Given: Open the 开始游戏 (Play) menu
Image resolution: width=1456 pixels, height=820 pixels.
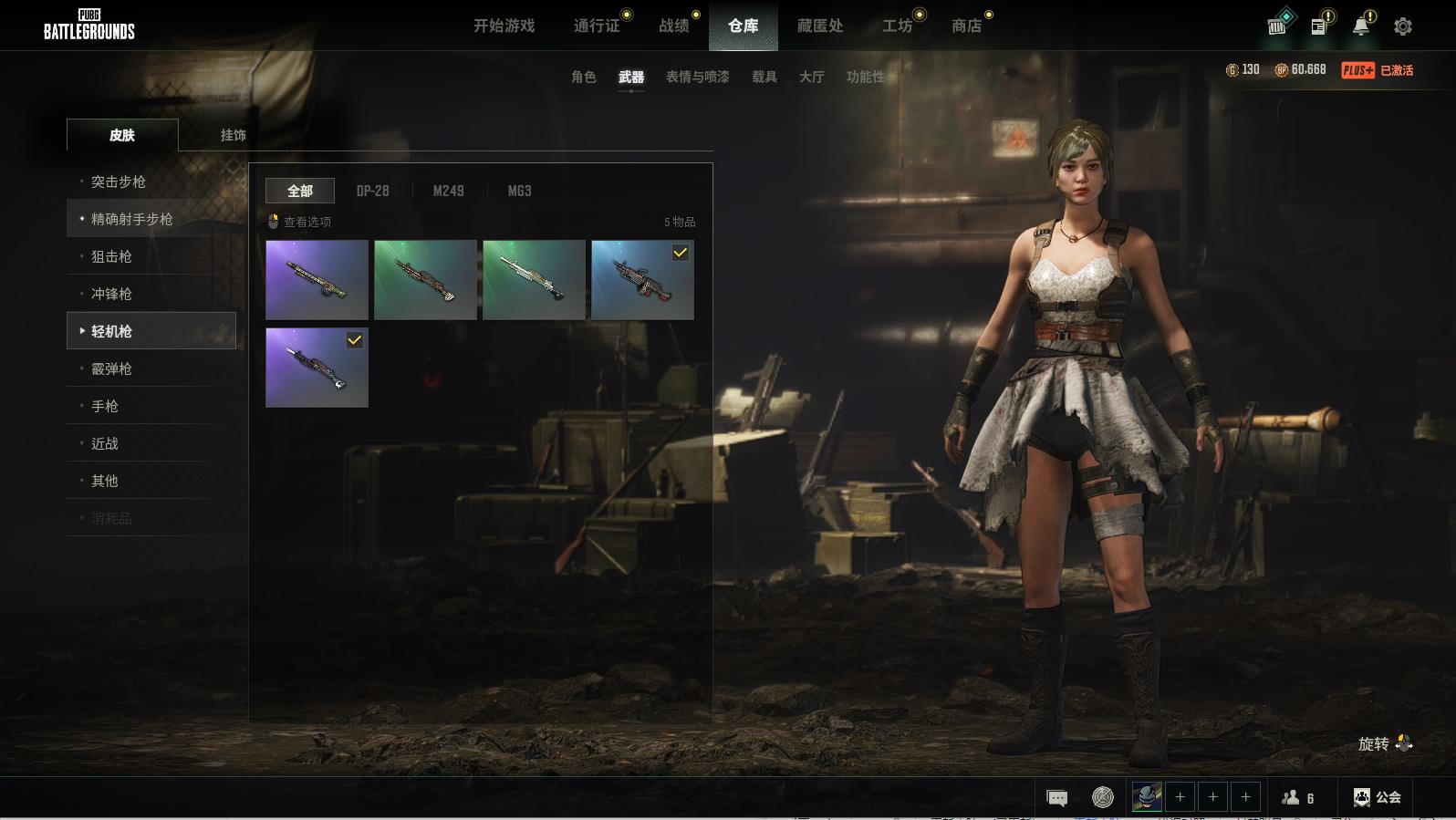Looking at the screenshot, I should pos(504,26).
